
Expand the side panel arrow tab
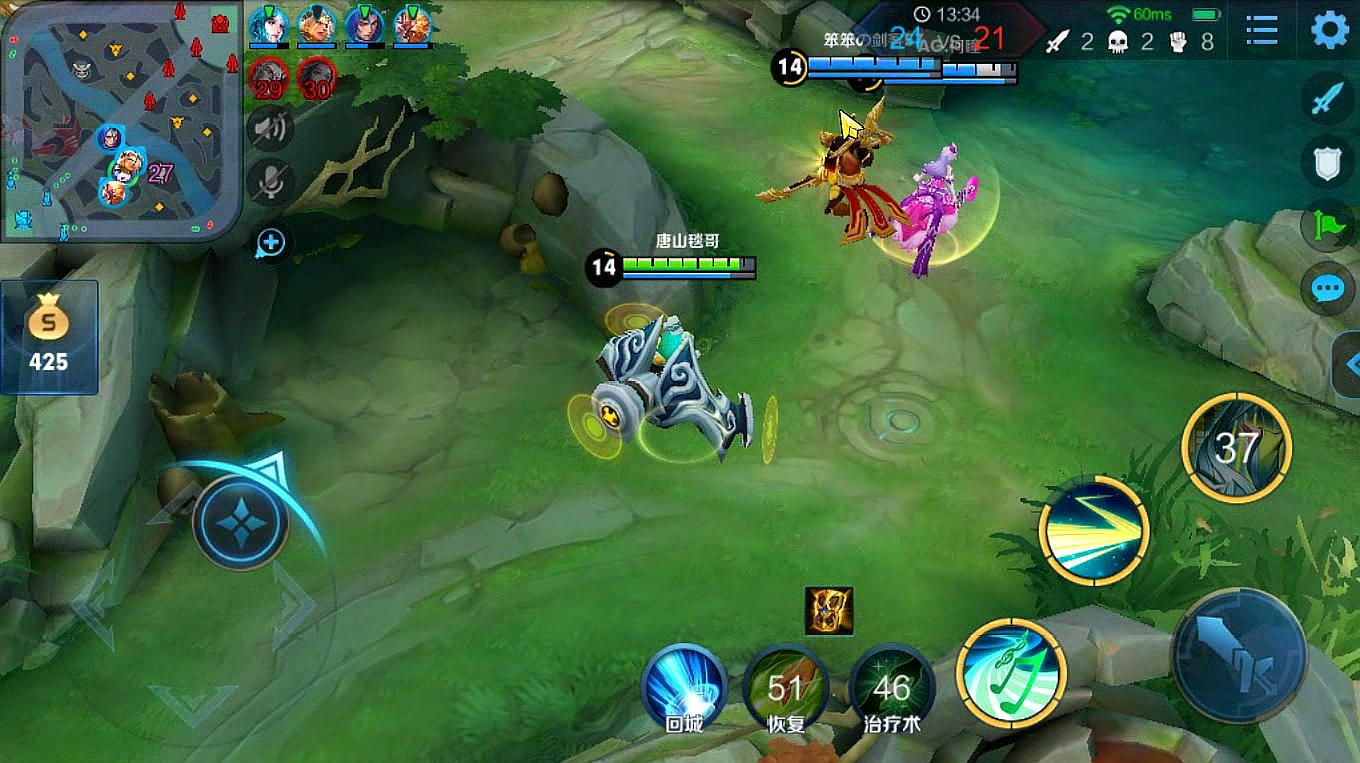[1348, 365]
